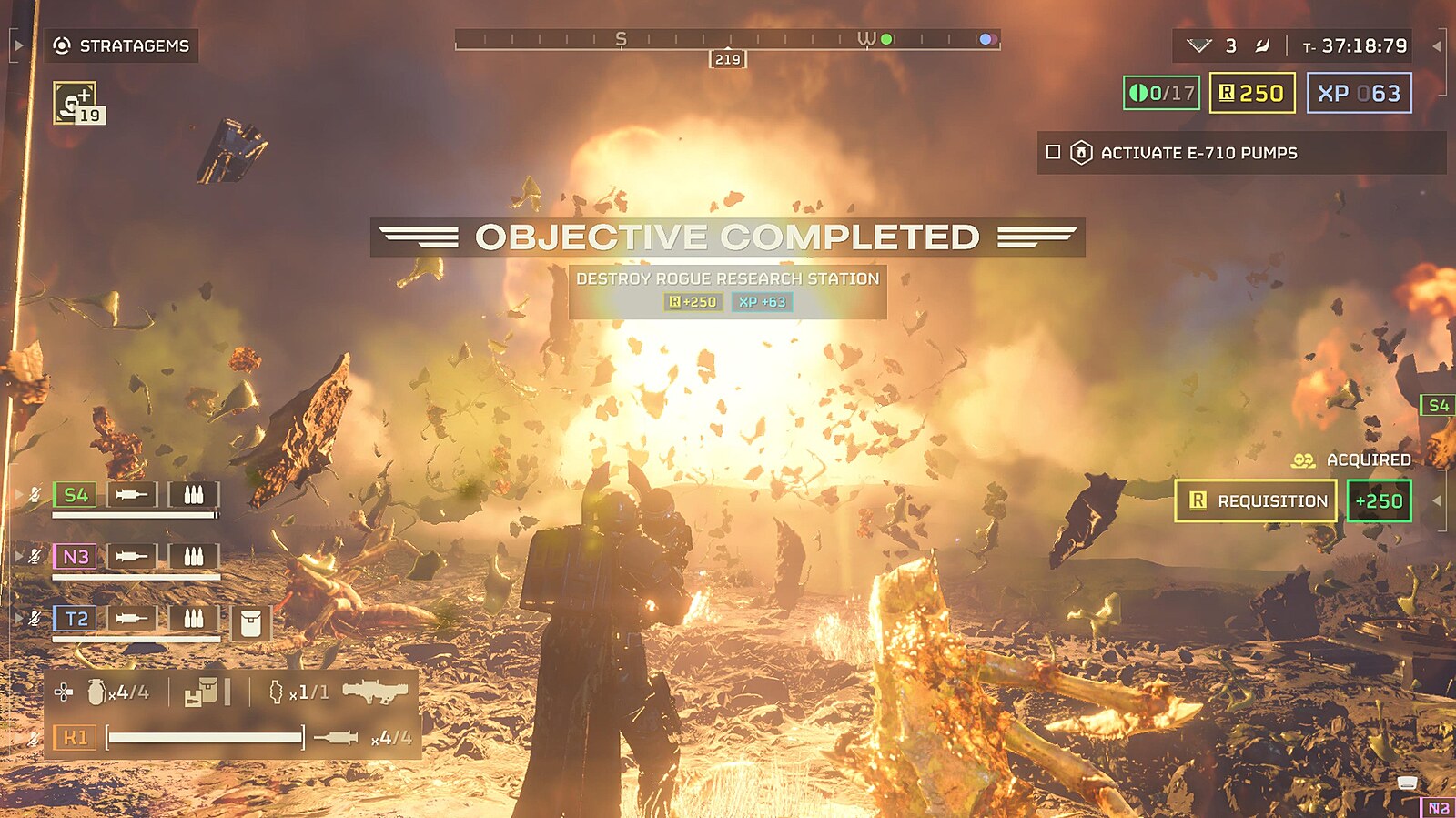Open the Stratagems panel header
The width and height of the screenshot is (1456, 818).
coord(122,45)
